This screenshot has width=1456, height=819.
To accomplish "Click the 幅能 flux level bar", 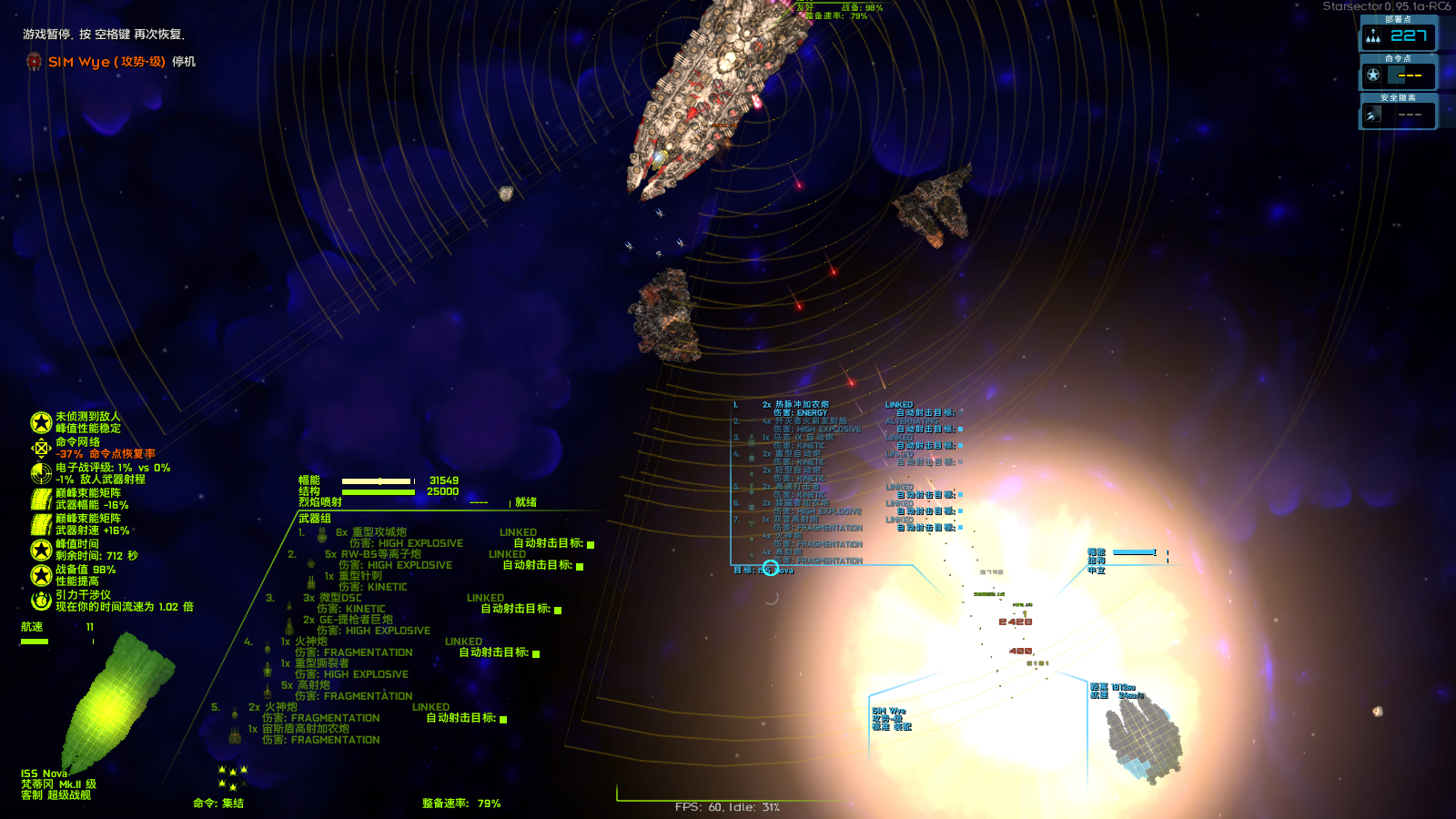I will coord(378,480).
